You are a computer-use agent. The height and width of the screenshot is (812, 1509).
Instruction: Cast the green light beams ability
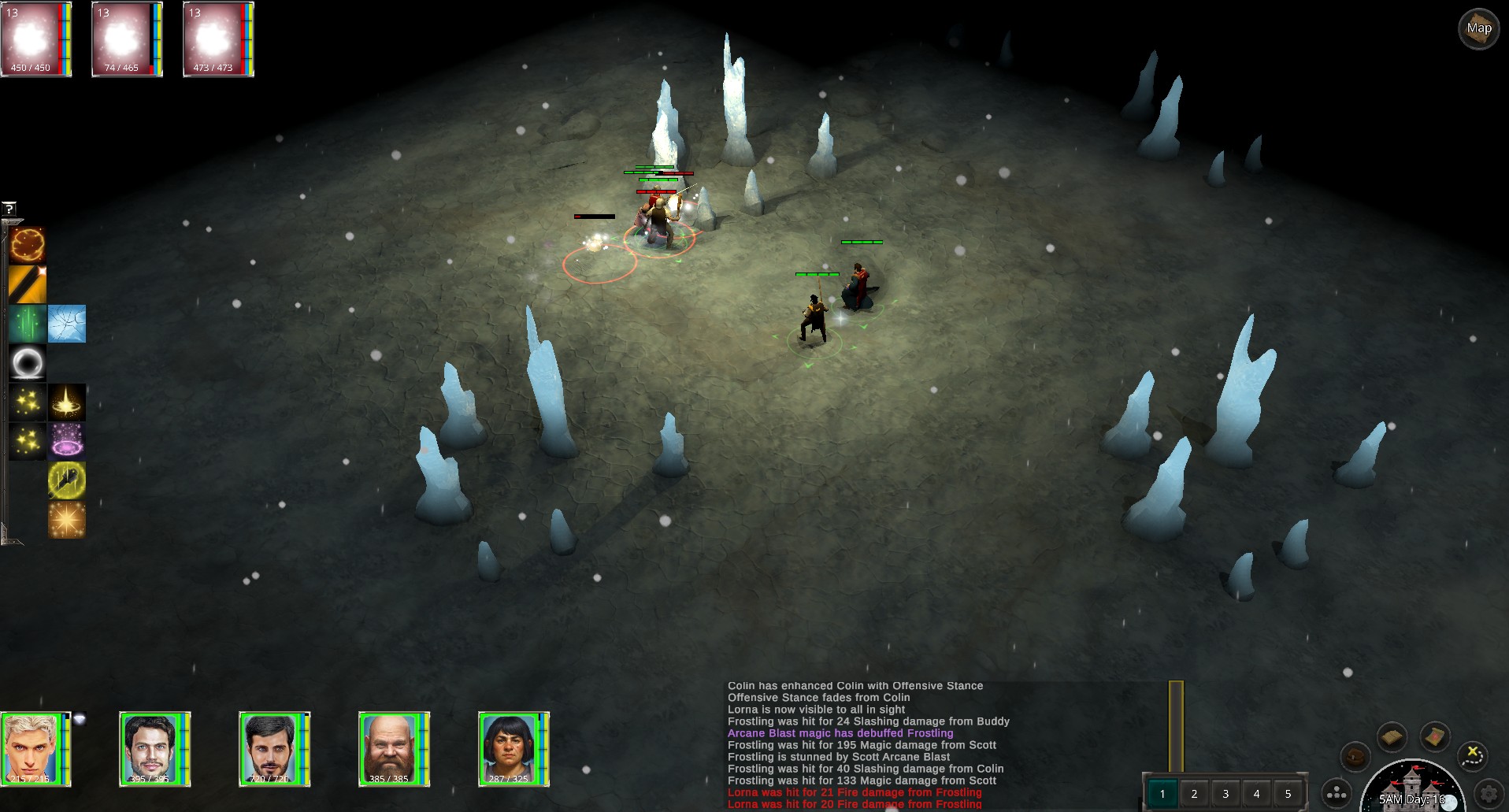[28, 324]
